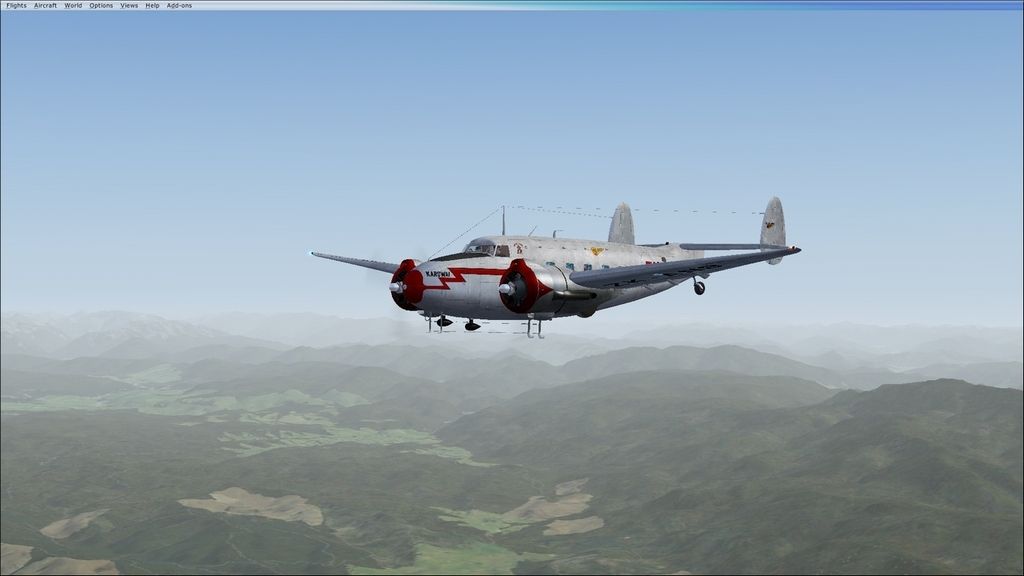Open the World menu
This screenshot has height=576, width=1024.
73,5
